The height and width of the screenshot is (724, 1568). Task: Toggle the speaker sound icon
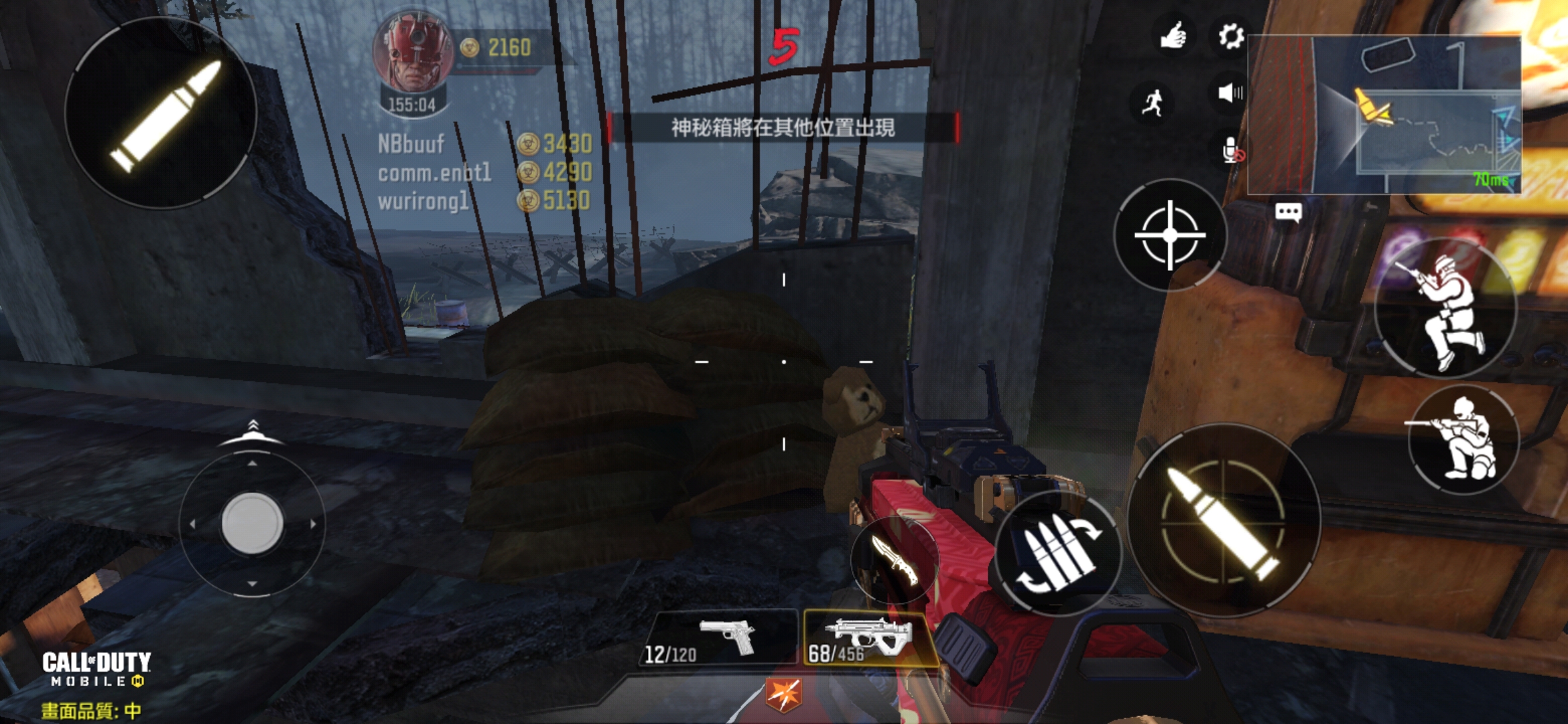1230,93
